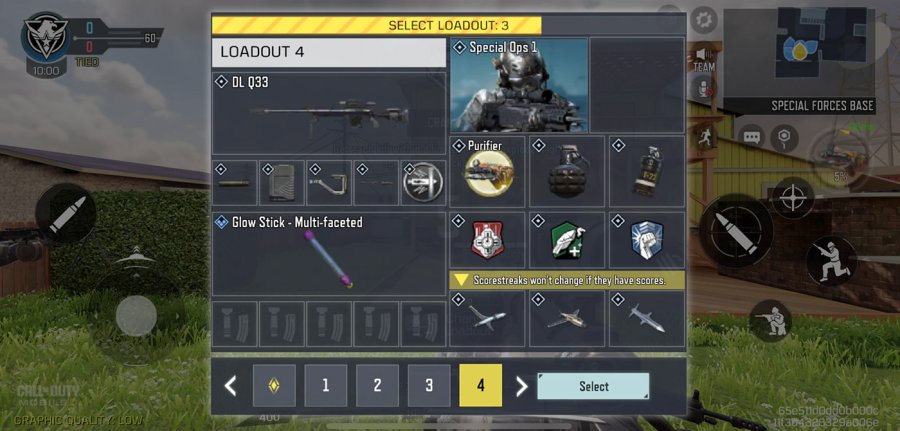Go to previous loadout with left arrow
The image size is (900, 431).
[x=231, y=386]
